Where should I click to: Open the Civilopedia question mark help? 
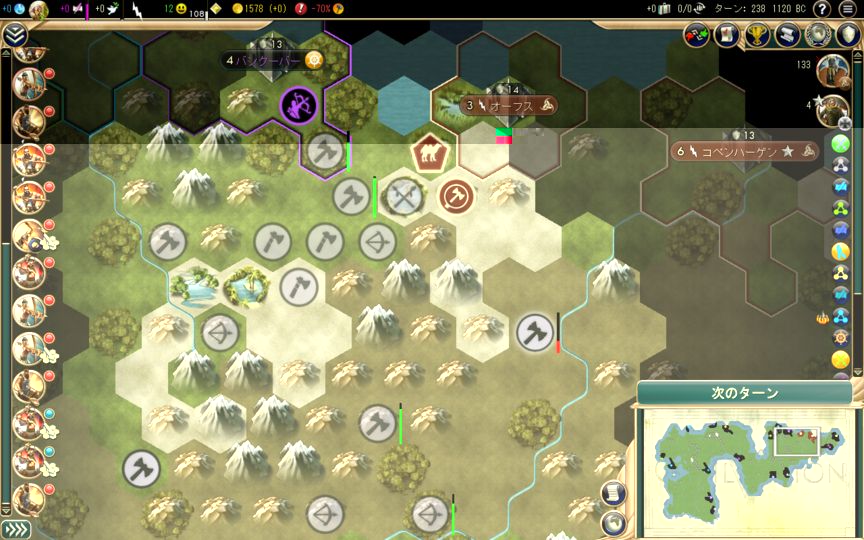[822, 9]
